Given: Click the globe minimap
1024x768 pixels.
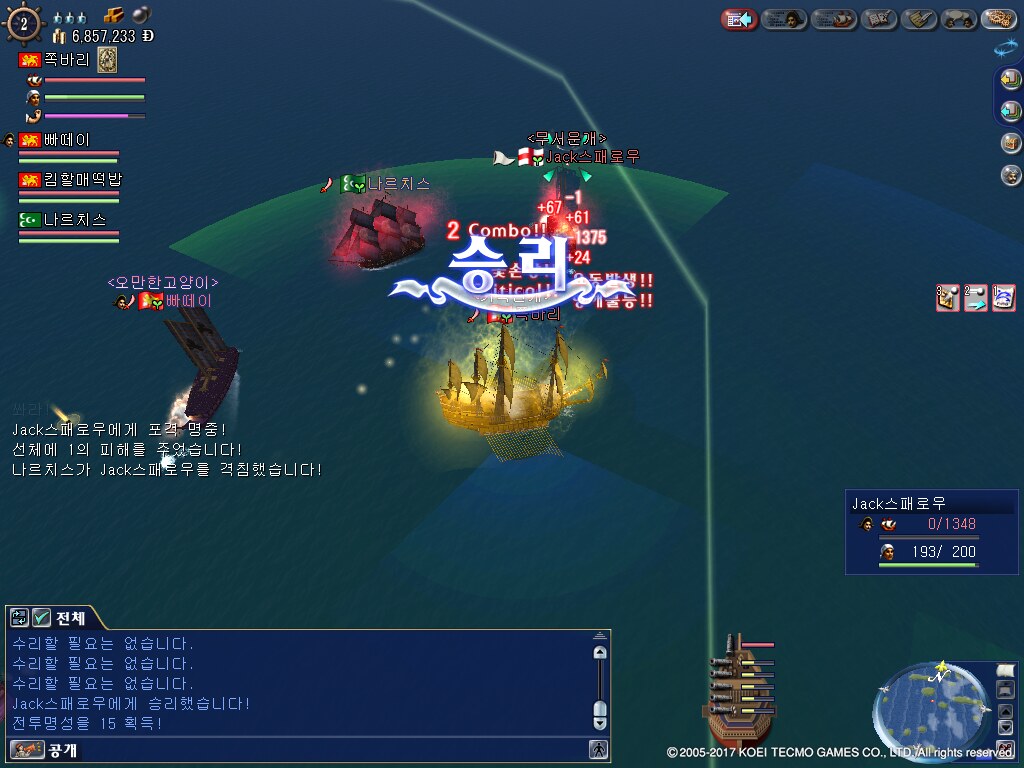Looking at the screenshot, I should click(929, 701).
